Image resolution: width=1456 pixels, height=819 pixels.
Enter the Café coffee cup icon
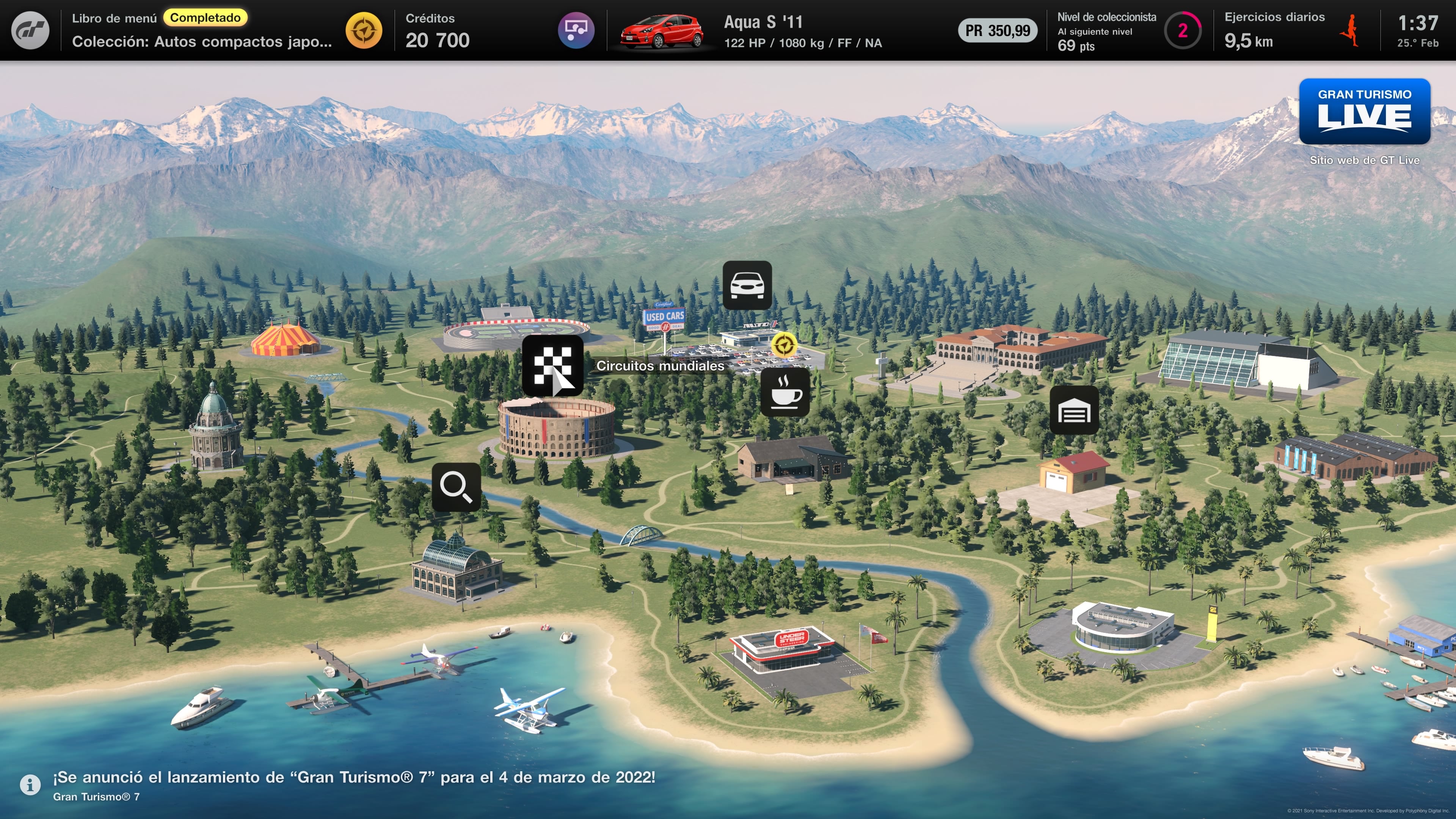tap(785, 392)
